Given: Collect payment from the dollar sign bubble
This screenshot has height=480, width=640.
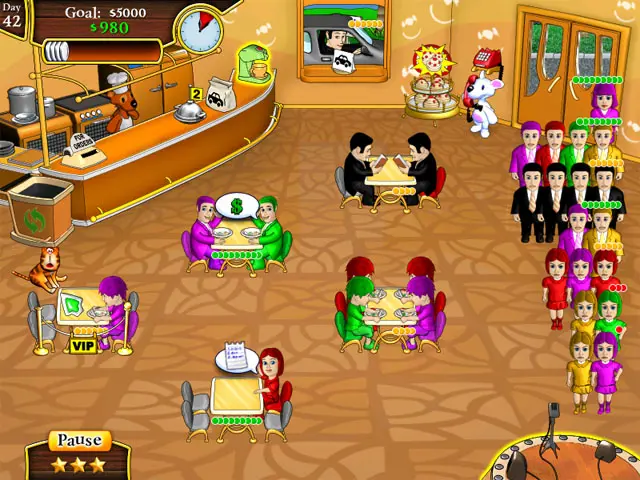Looking at the screenshot, I should [x=237, y=206].
